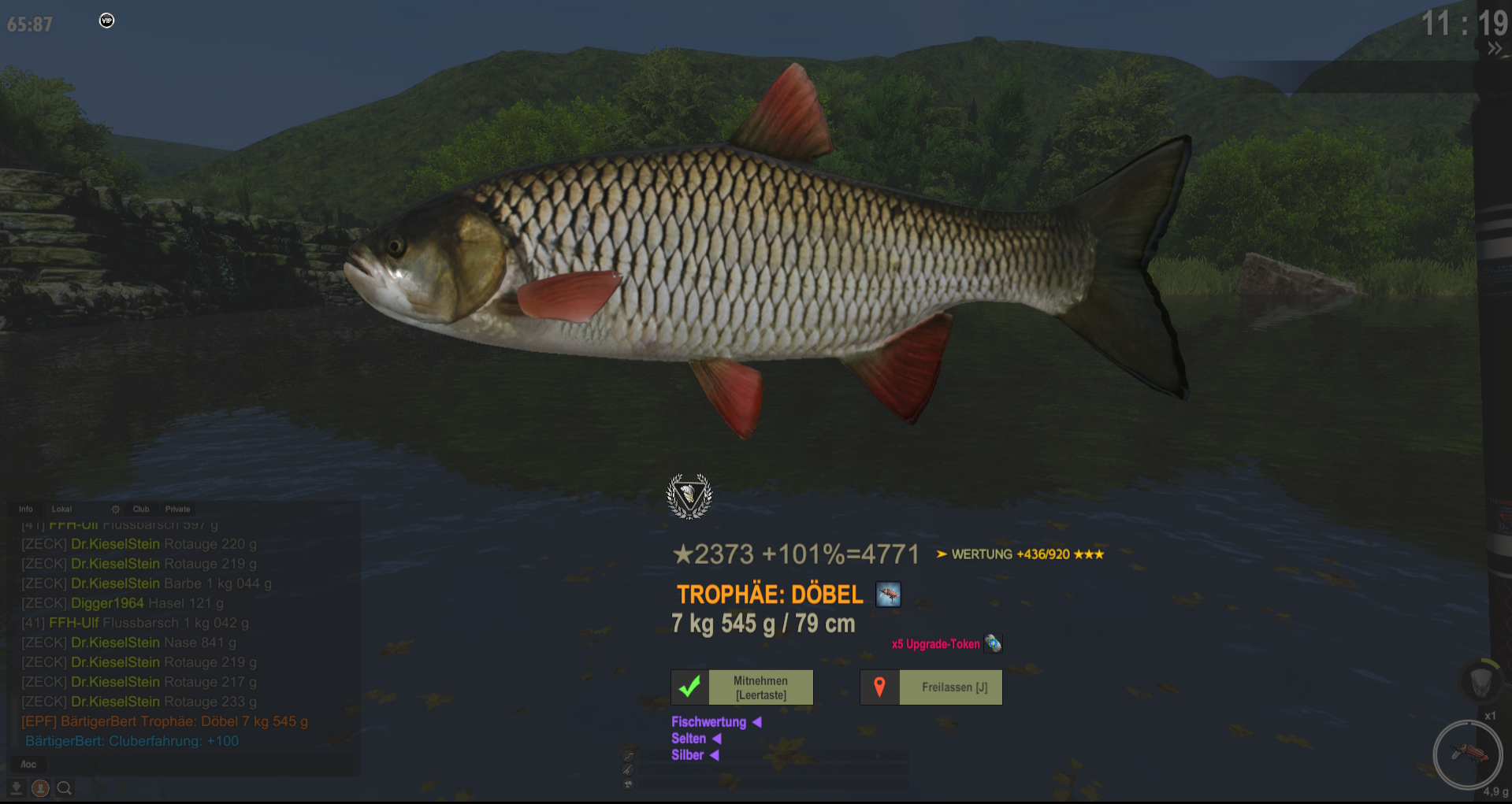Screen dimensions: 1512x804
Task: Select the circular lure slot in the corner
Action: click(1466, 754)
